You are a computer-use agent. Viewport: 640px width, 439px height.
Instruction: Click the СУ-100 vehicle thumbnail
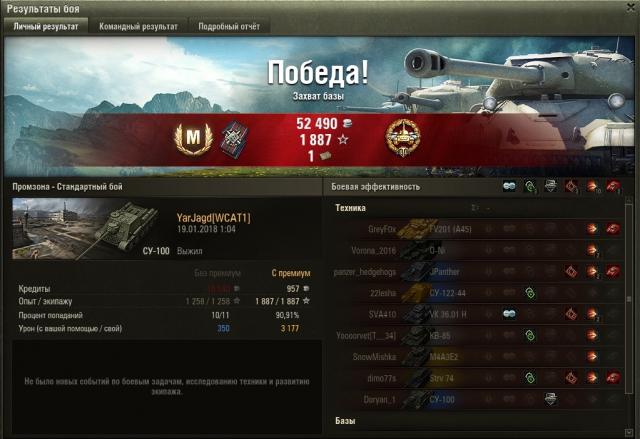(91, 227)
